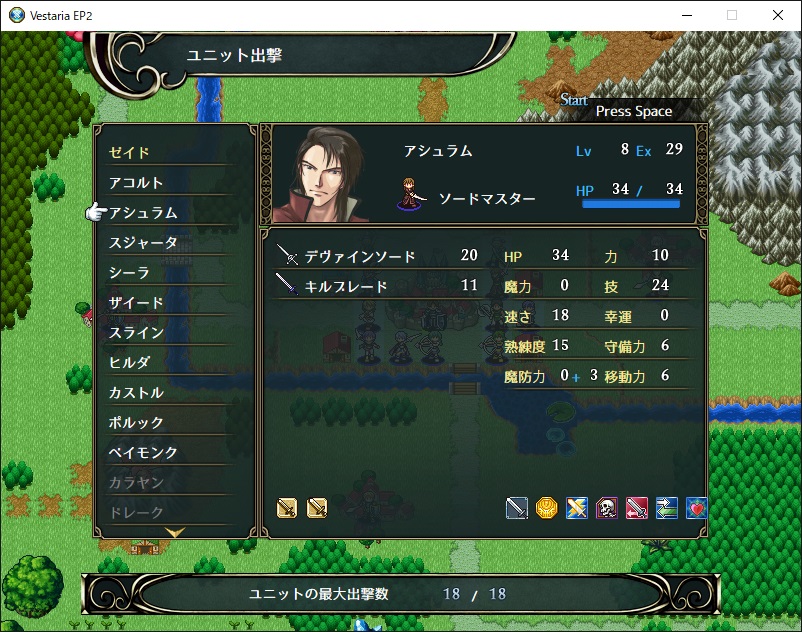The height and width of the screenshot is (632, 802).
Task: Select unit シーラ
Action: [x=129, y=273]
